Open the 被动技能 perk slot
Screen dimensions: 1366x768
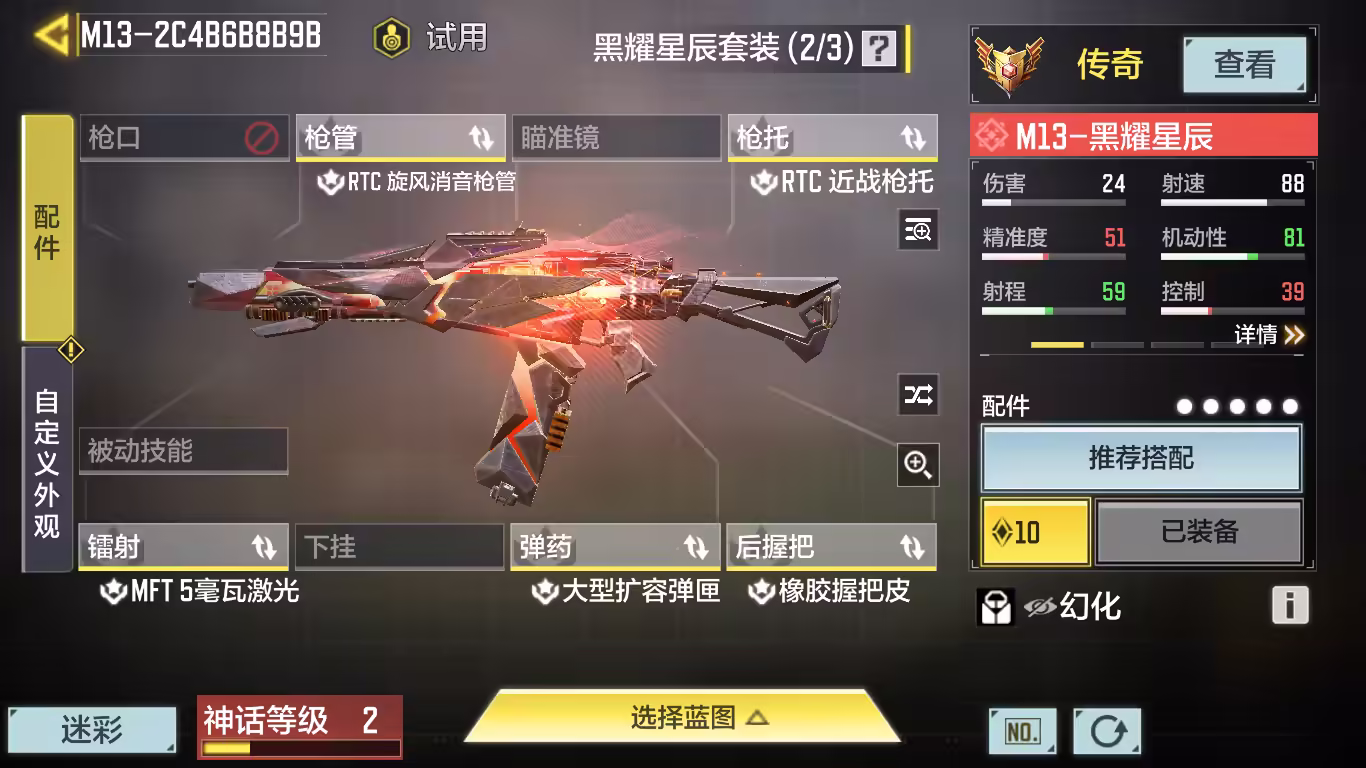point(183,451)
